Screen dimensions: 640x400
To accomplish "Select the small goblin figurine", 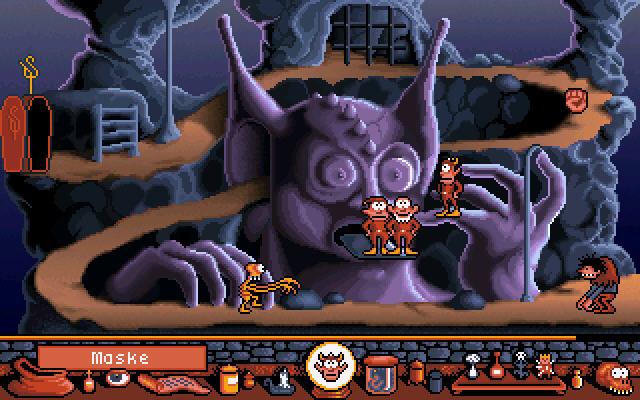I will click(x=545, y=366).
